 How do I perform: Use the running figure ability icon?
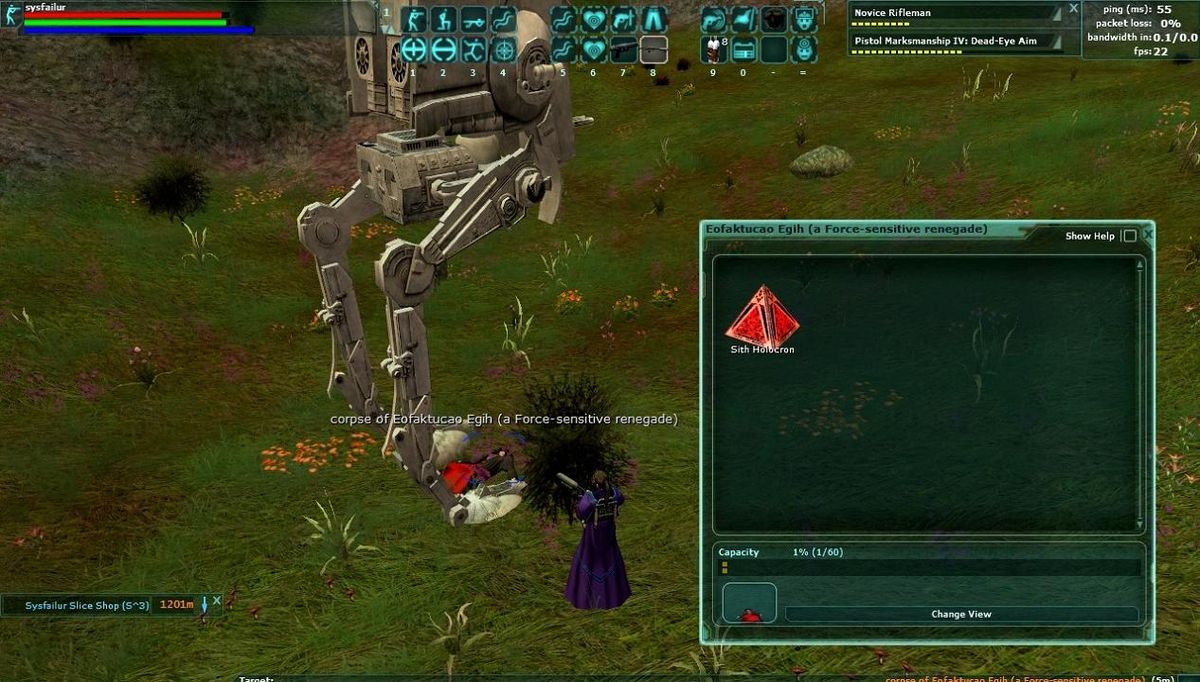click(474, 49)
